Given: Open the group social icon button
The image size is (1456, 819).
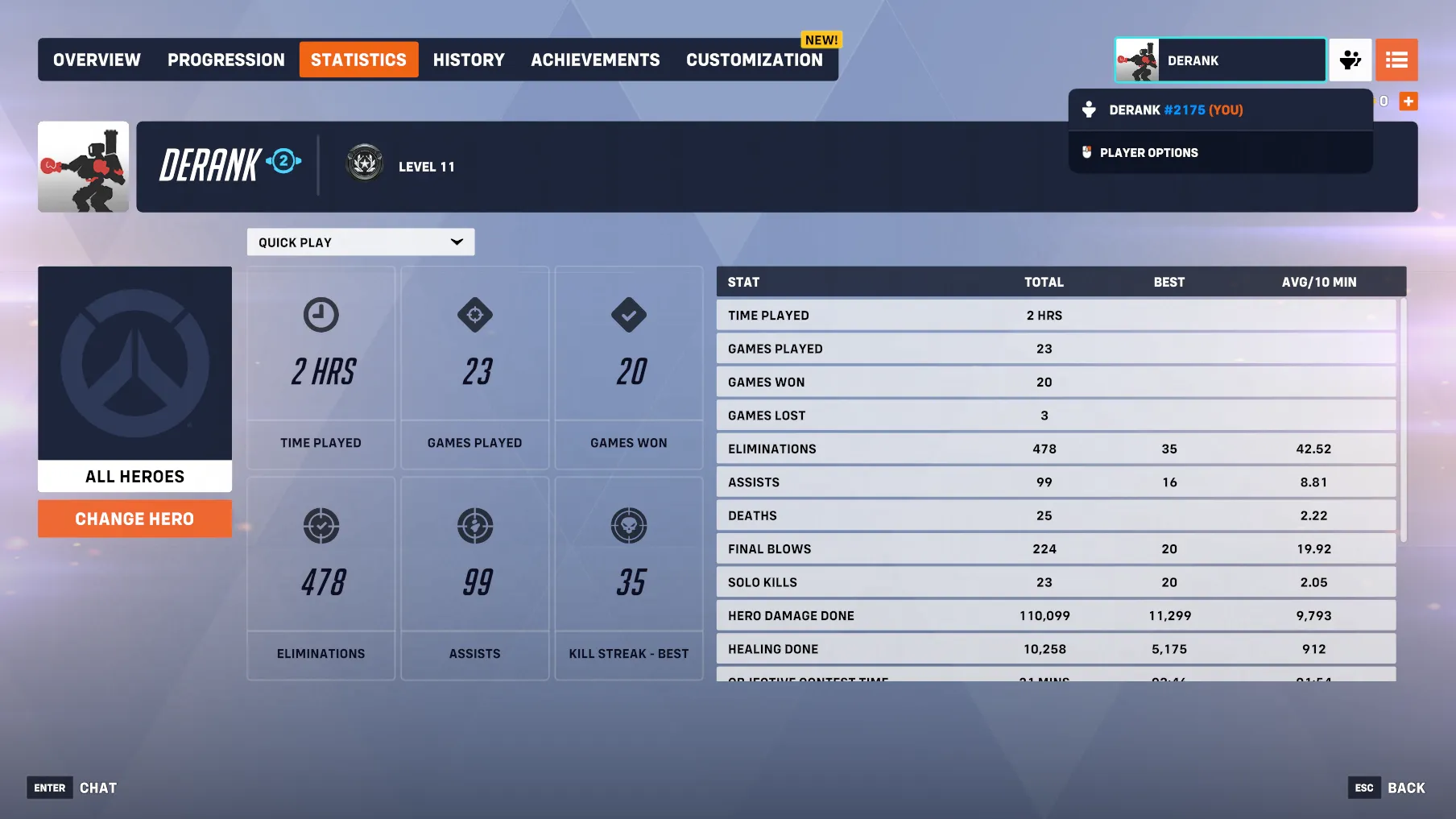Looking at the screenshot, I should [x=1350, y=60].
